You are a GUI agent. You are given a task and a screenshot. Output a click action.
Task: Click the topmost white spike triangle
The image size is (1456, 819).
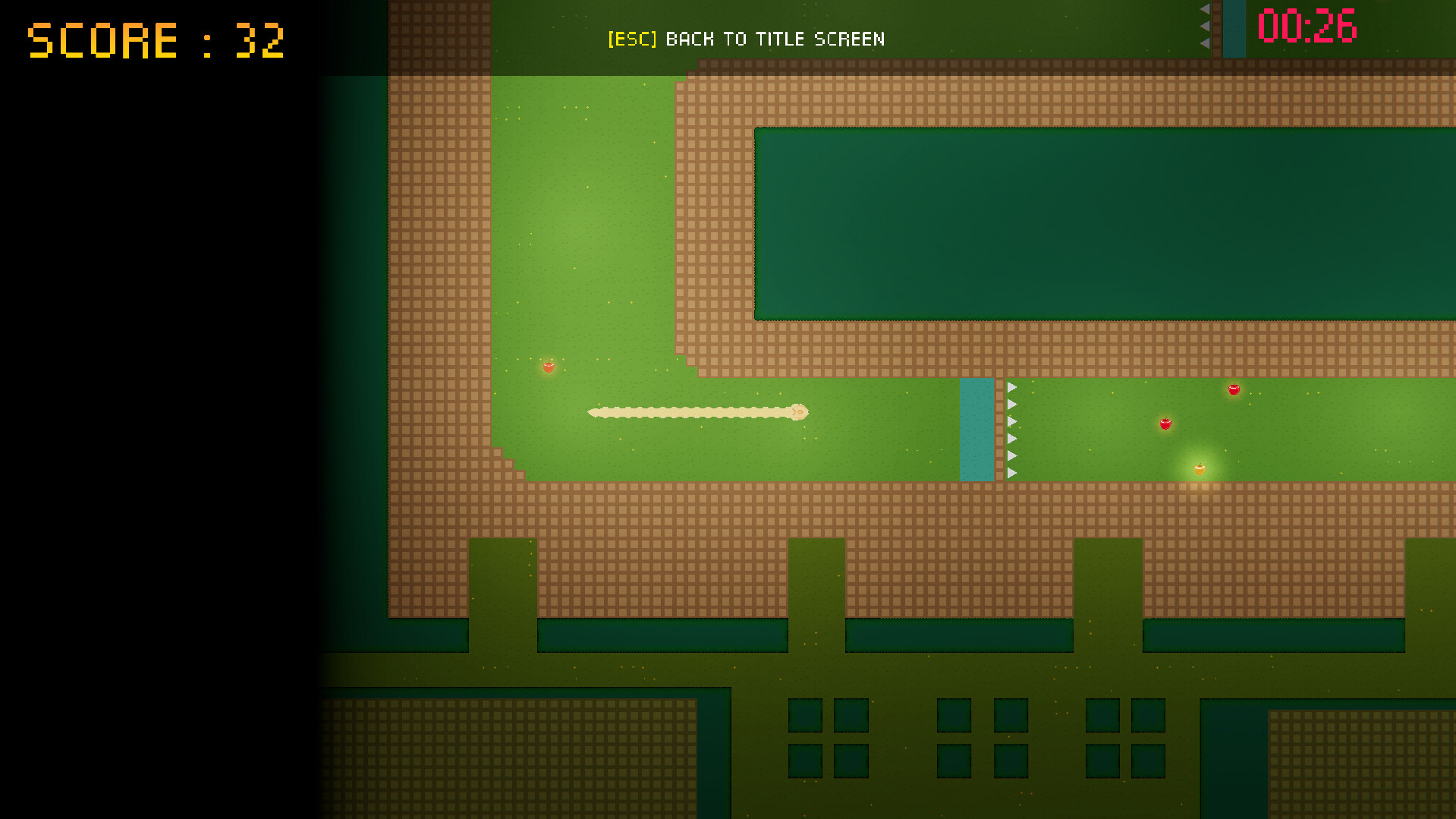click(1011, 387)
